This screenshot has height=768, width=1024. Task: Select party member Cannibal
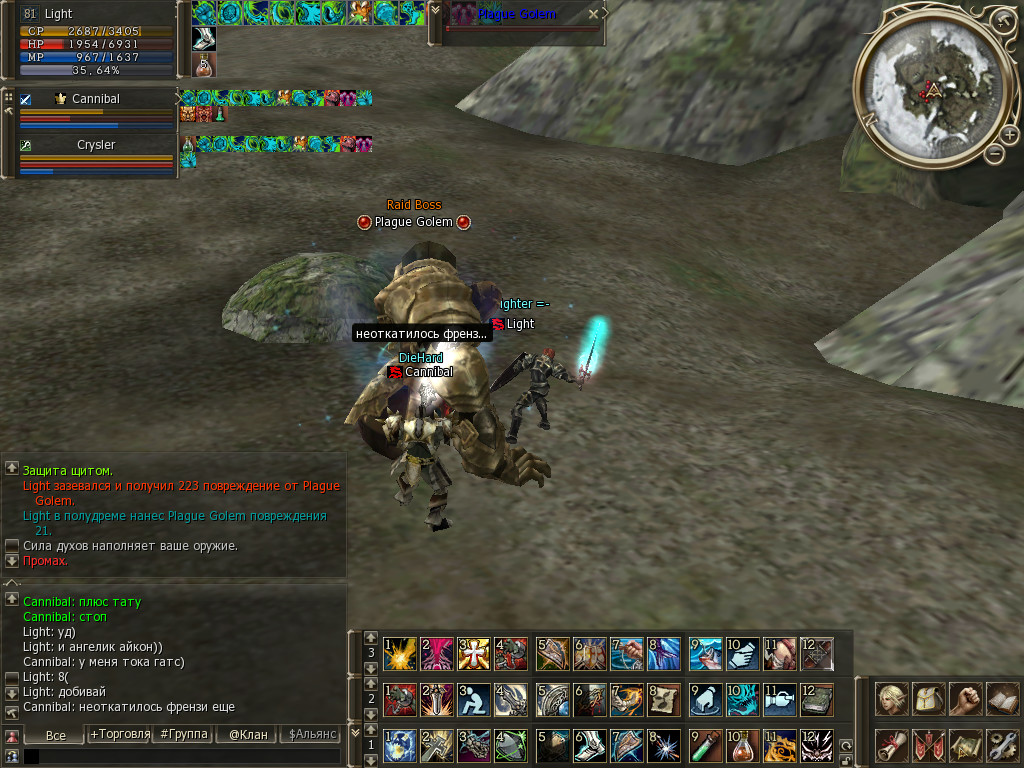(x=96, y=99)
